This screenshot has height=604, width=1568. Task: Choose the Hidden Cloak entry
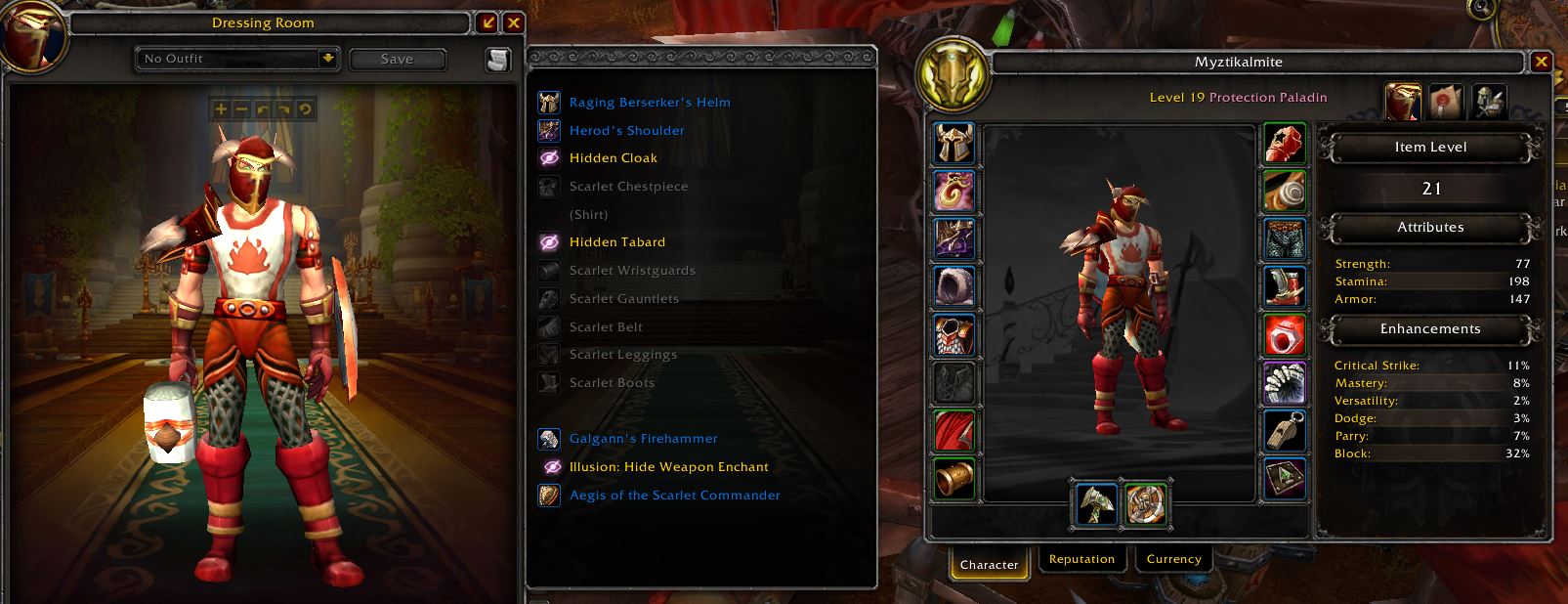pos(613,158)
